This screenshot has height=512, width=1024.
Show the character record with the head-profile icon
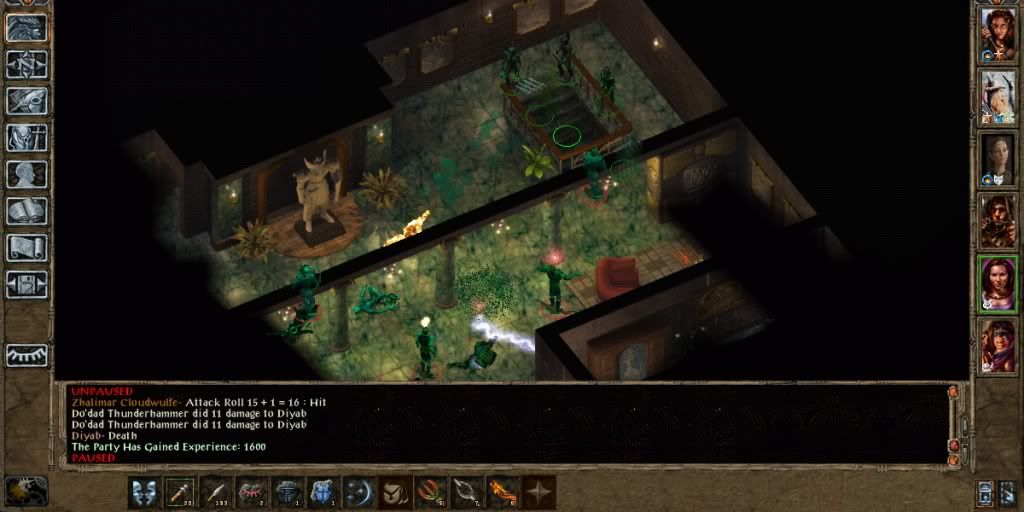(x=27, y=173)
